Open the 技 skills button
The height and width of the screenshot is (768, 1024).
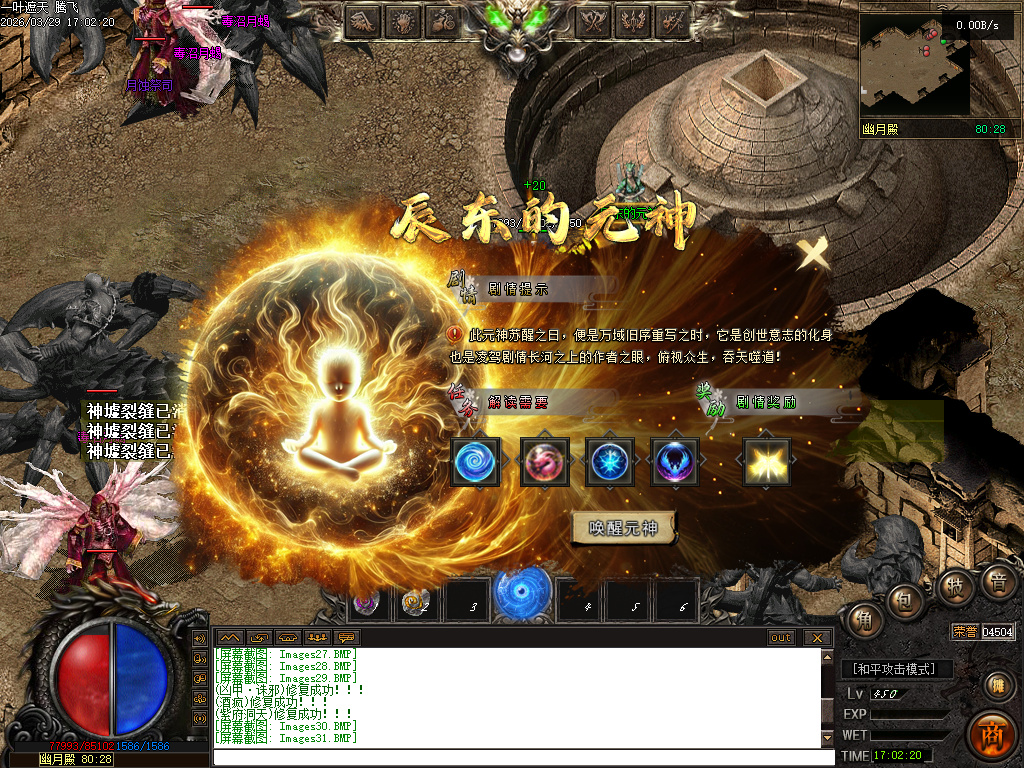tap(956, 587)
